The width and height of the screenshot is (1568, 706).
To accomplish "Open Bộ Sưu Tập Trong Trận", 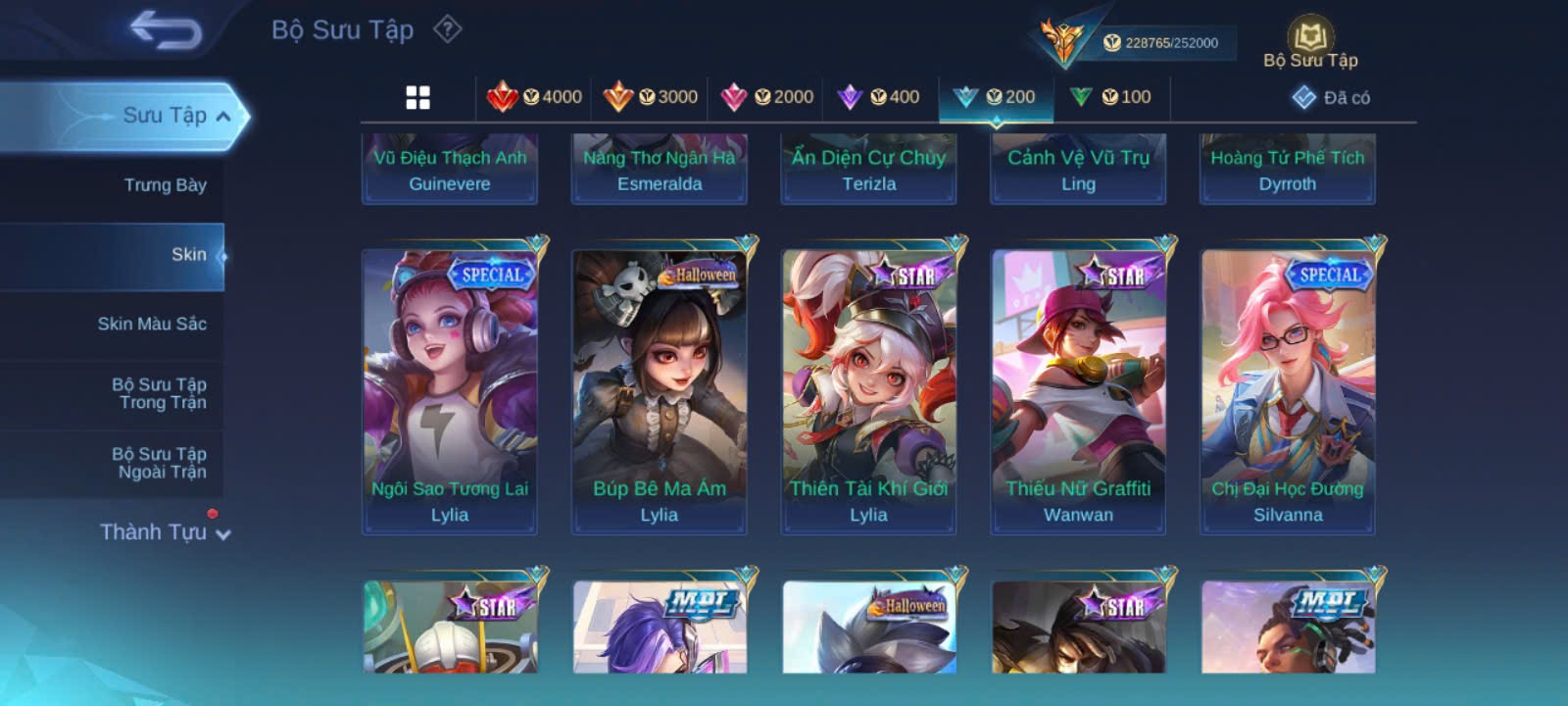I will (x=159, y=393).
